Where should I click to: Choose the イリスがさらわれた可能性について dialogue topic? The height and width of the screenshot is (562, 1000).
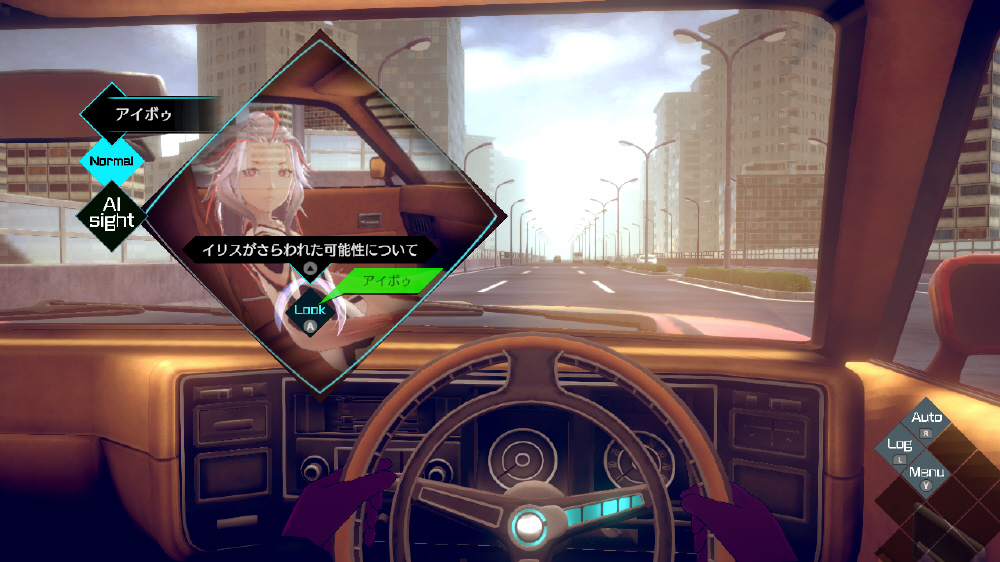point(309,249)
